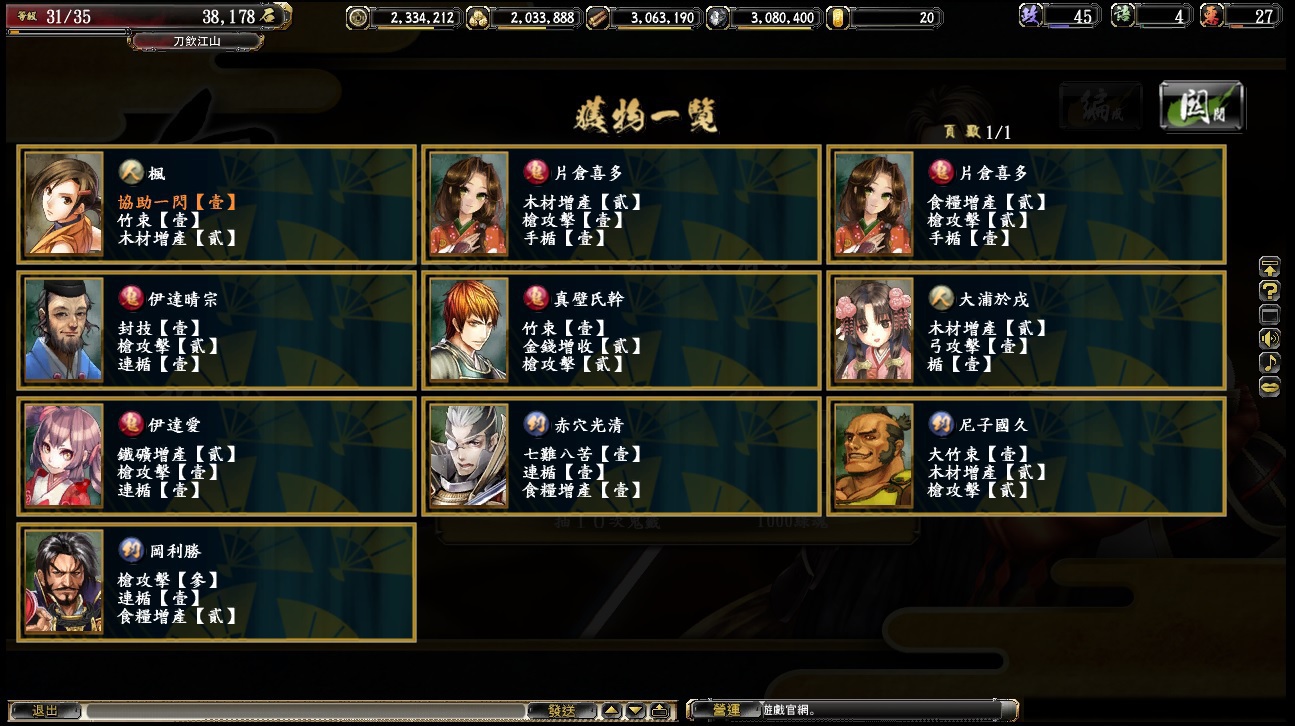Click the window mode icon

1269,315
